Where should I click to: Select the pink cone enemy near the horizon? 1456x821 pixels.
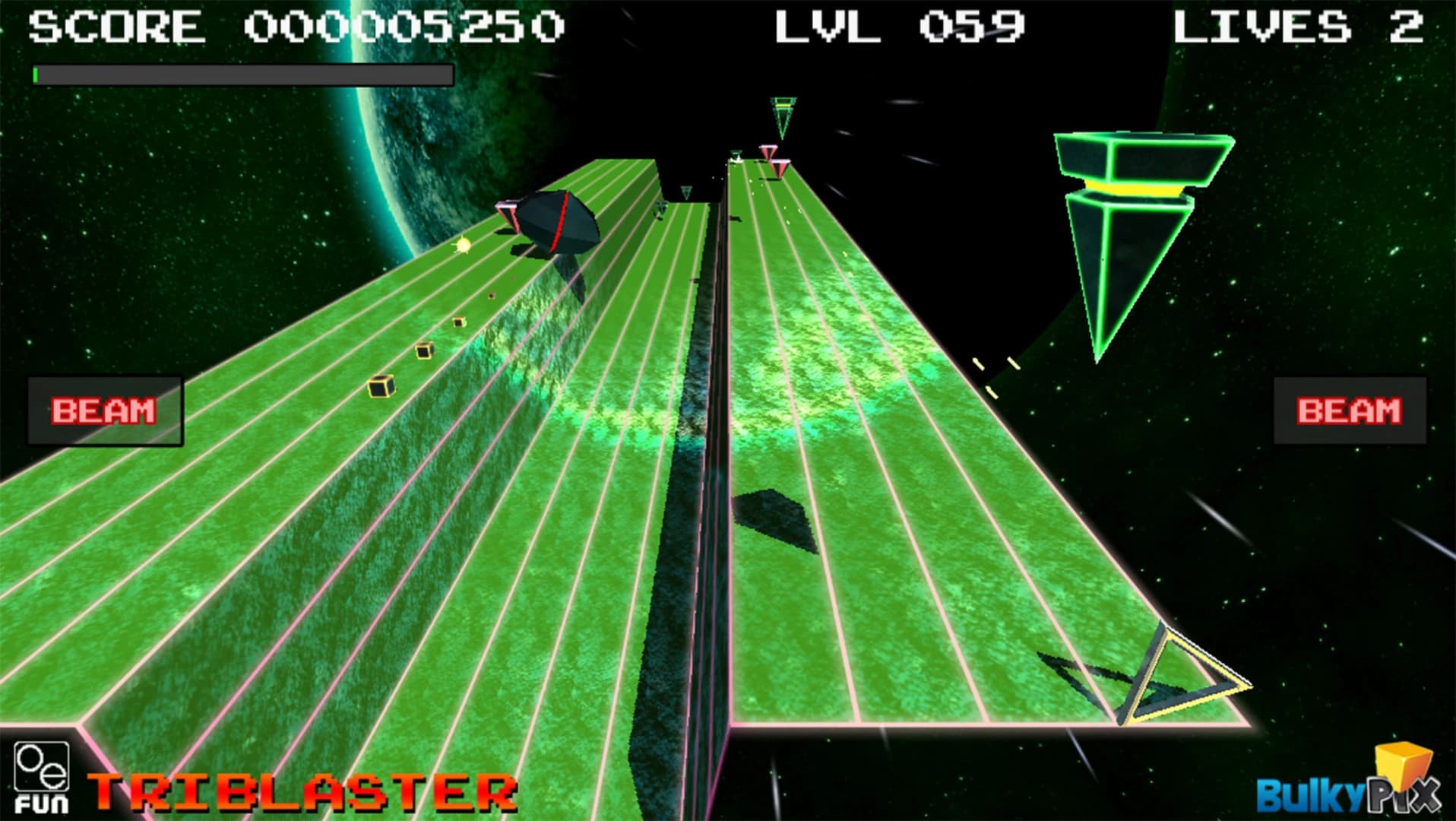coord(768,152)
